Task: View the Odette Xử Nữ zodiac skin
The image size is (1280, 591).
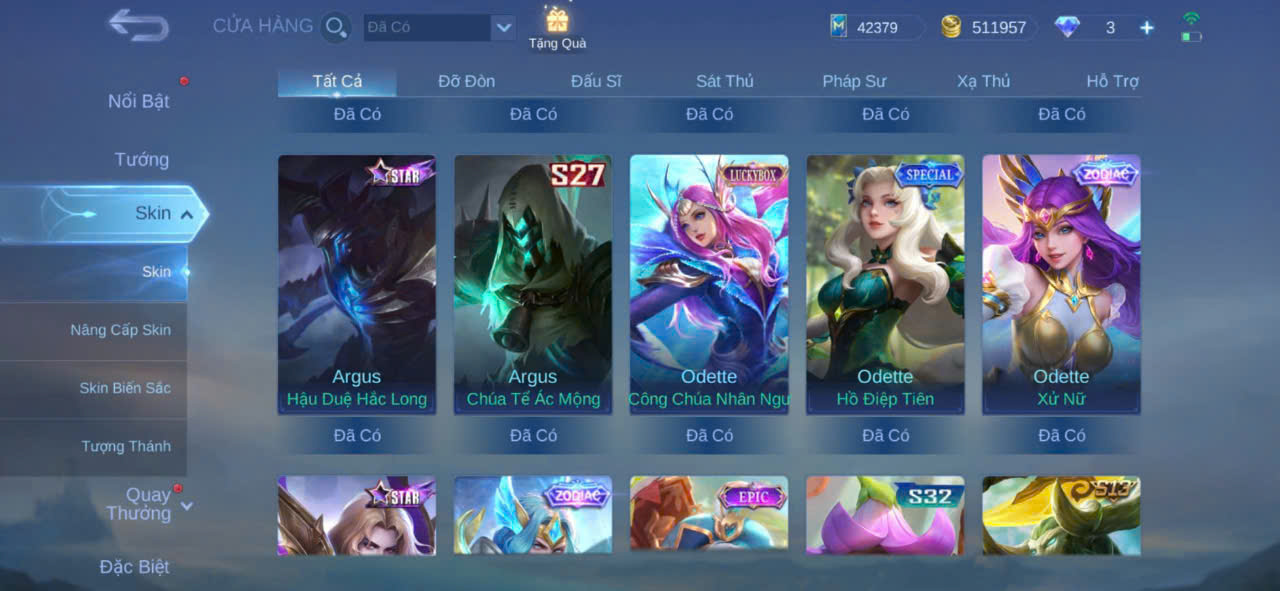Action: click(1061, 284)
